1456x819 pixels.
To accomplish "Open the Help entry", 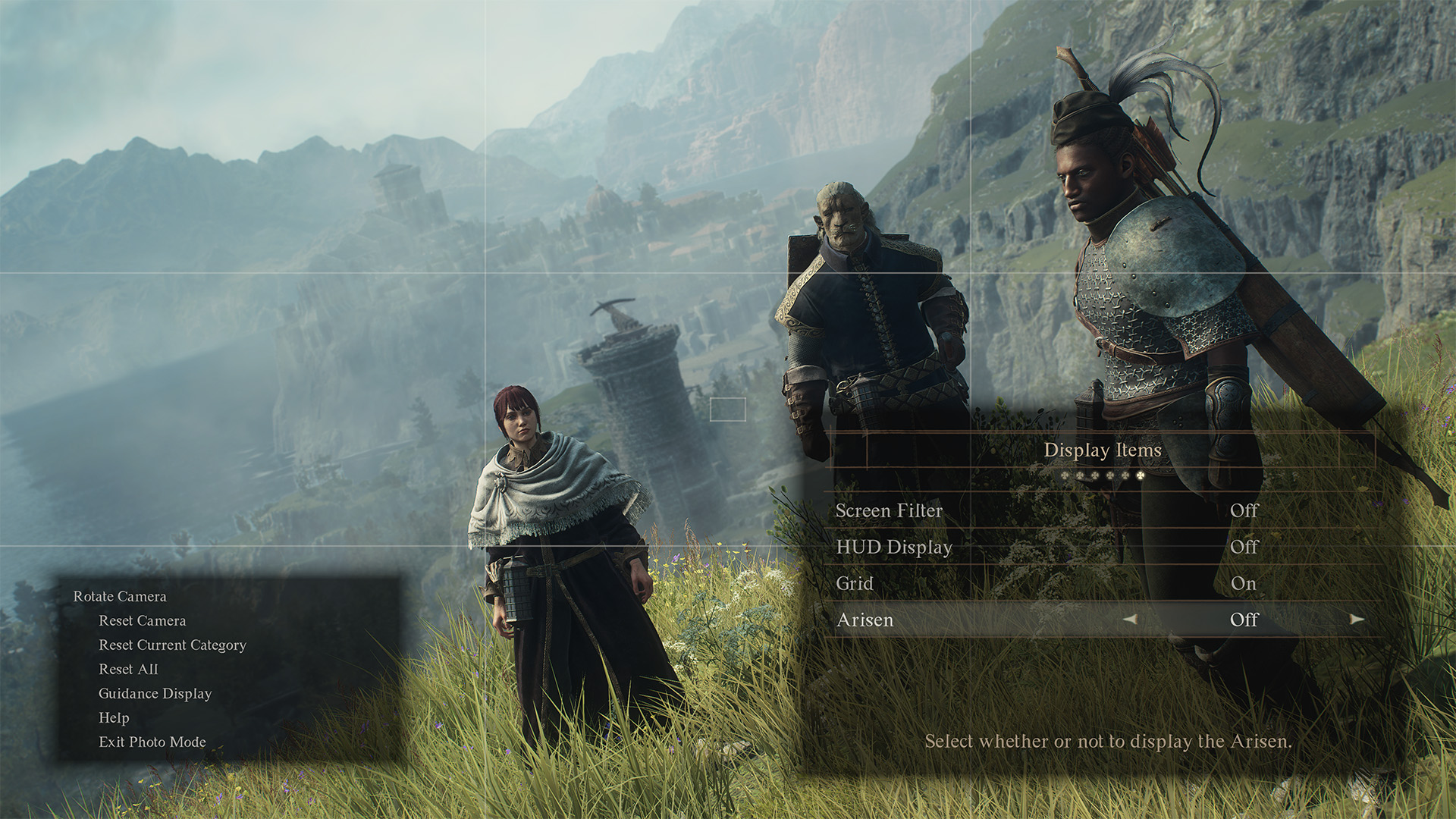I will 114,718.
